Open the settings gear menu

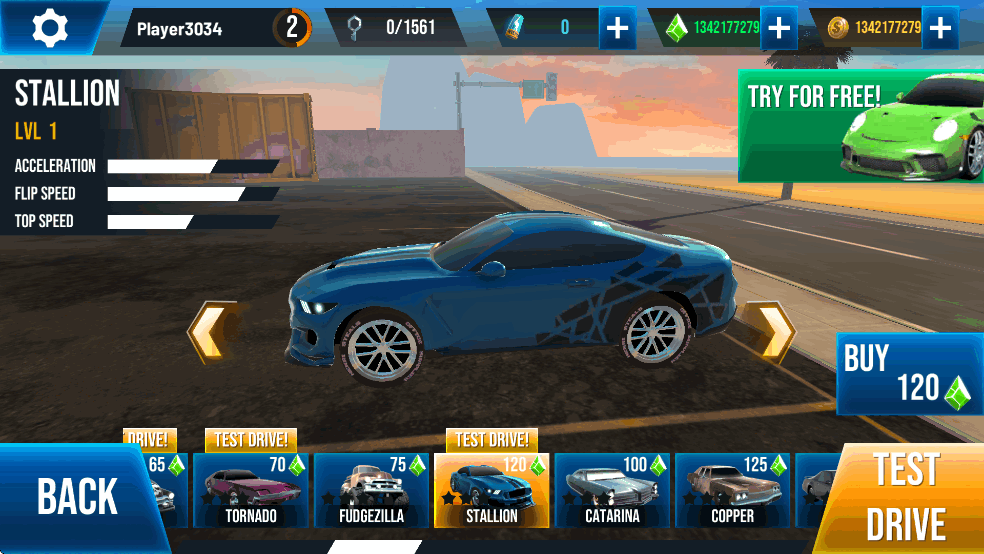49,27
